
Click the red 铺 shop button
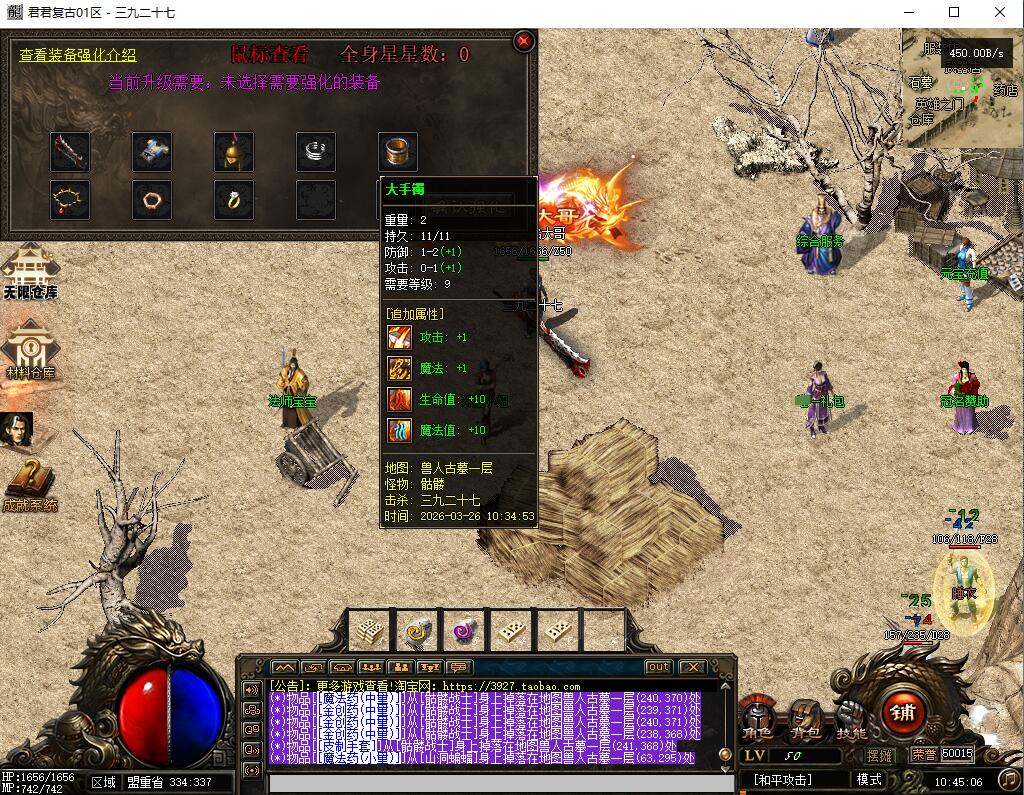tap(903, 712)
